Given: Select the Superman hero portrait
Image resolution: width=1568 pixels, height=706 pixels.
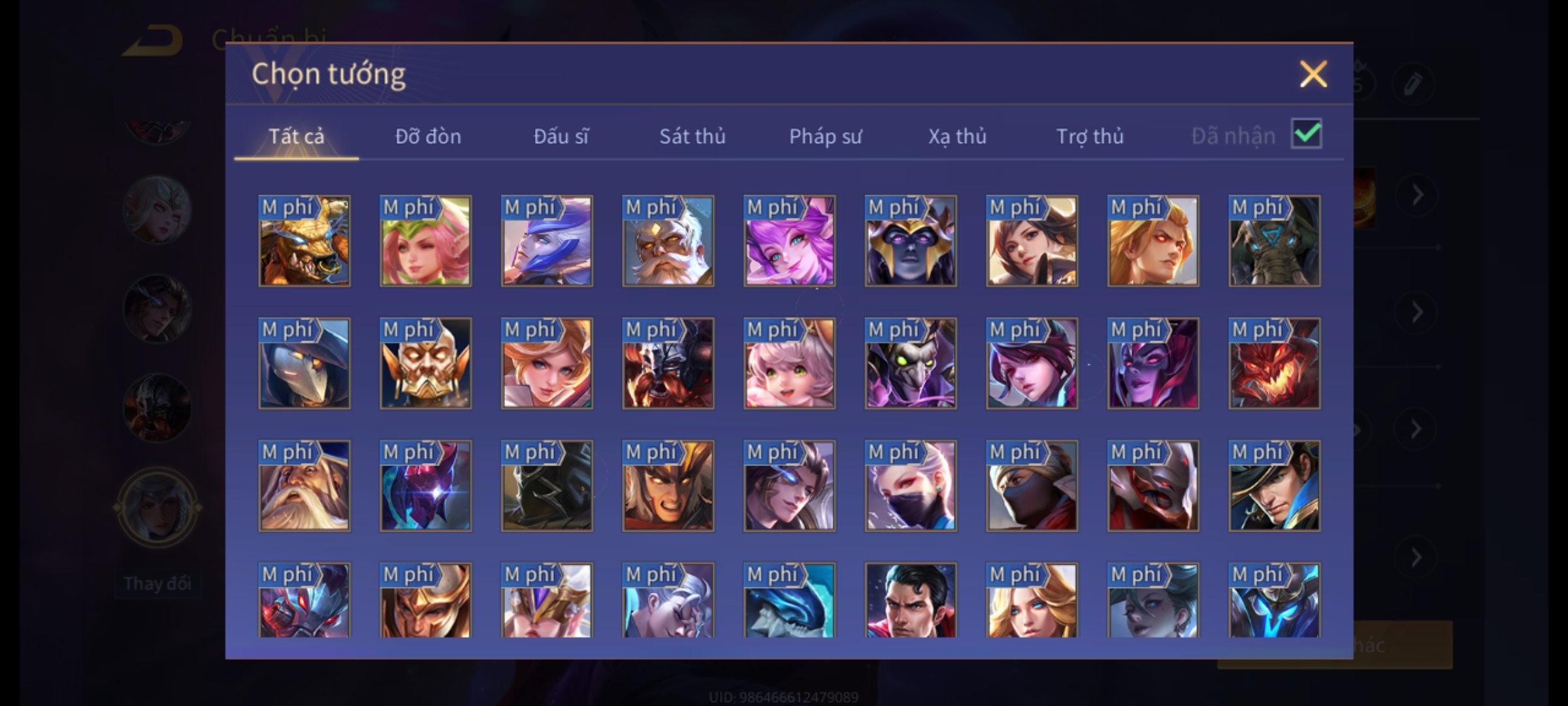Looking at the screenshot, I should pos(910,600).
